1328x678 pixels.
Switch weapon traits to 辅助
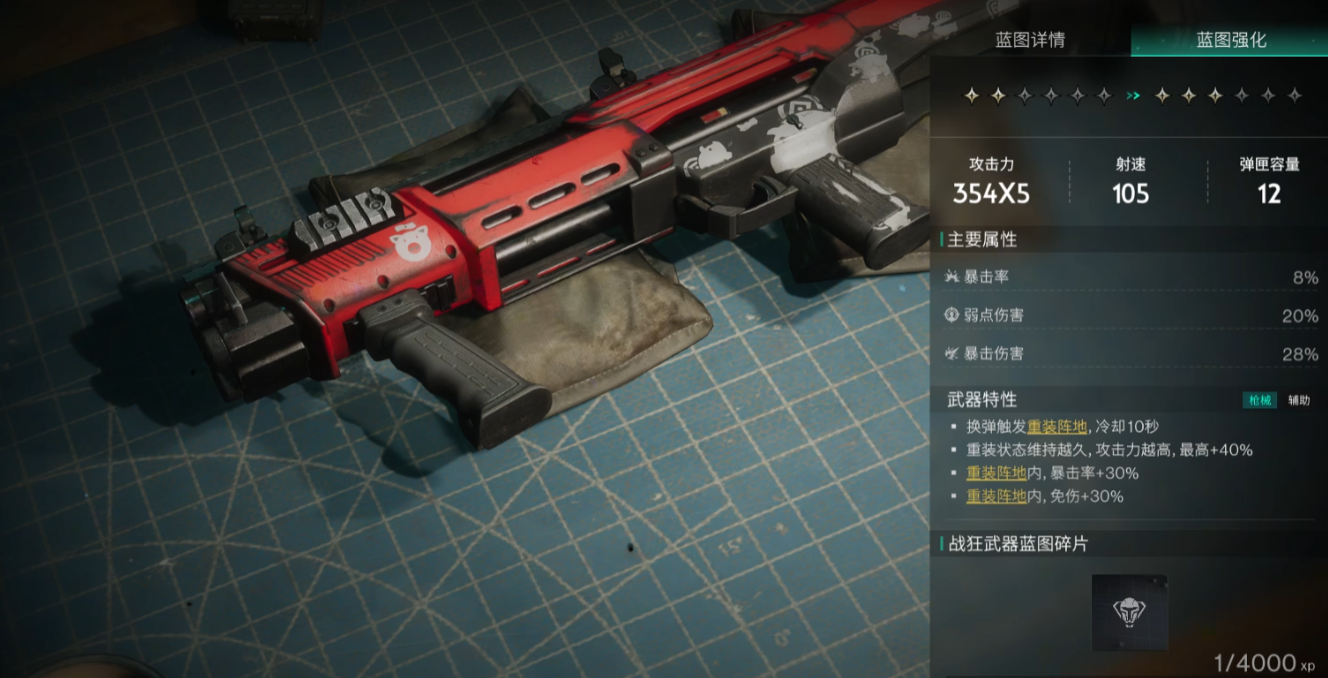point(1298,400)
